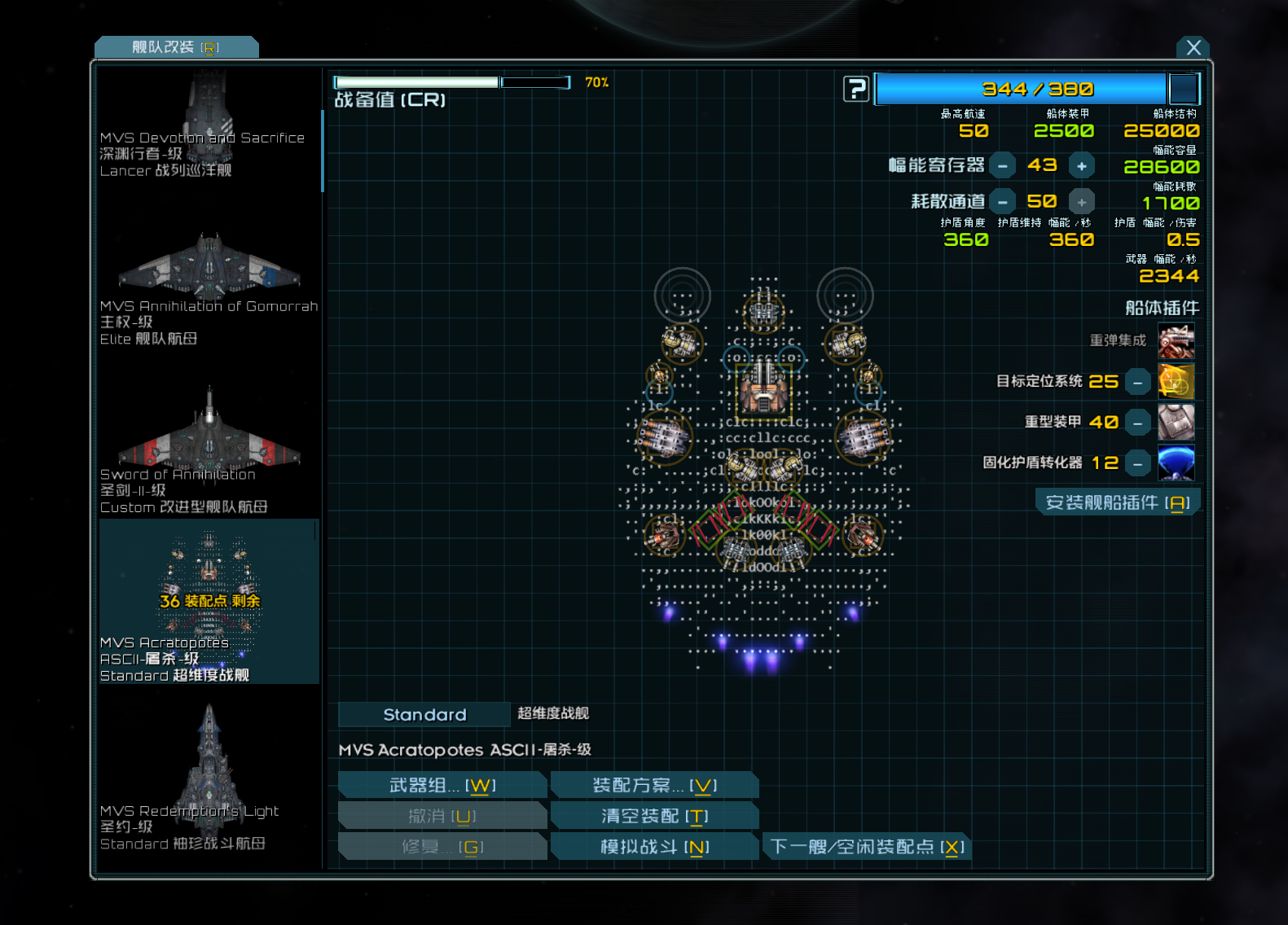This screenshot has width=1288, height=925.
Task: Remove the 目标定位系统 hullmod
Action: tap(1137, 382)
